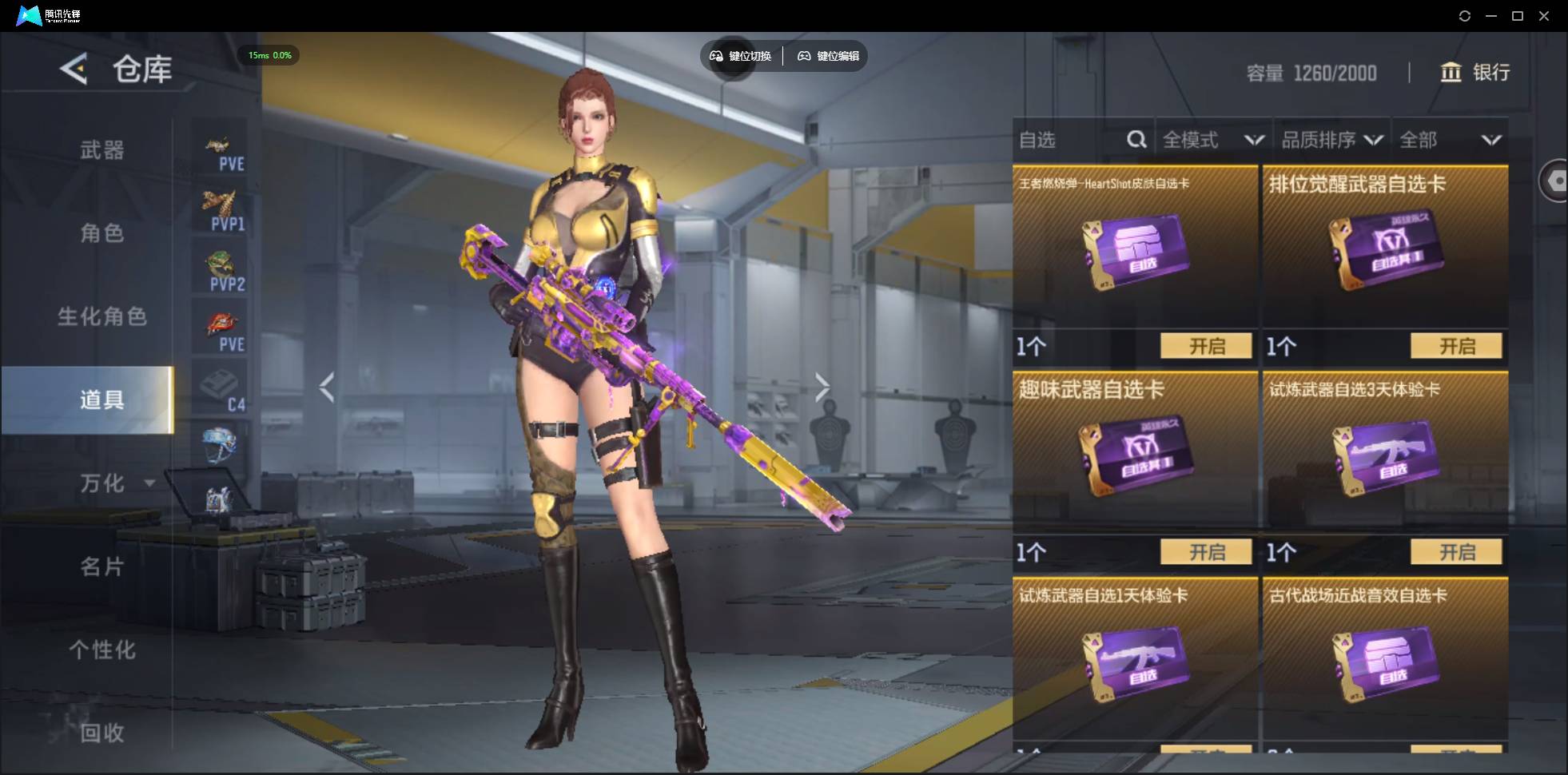Select the 生化角色 category tab

click(102, 316)
